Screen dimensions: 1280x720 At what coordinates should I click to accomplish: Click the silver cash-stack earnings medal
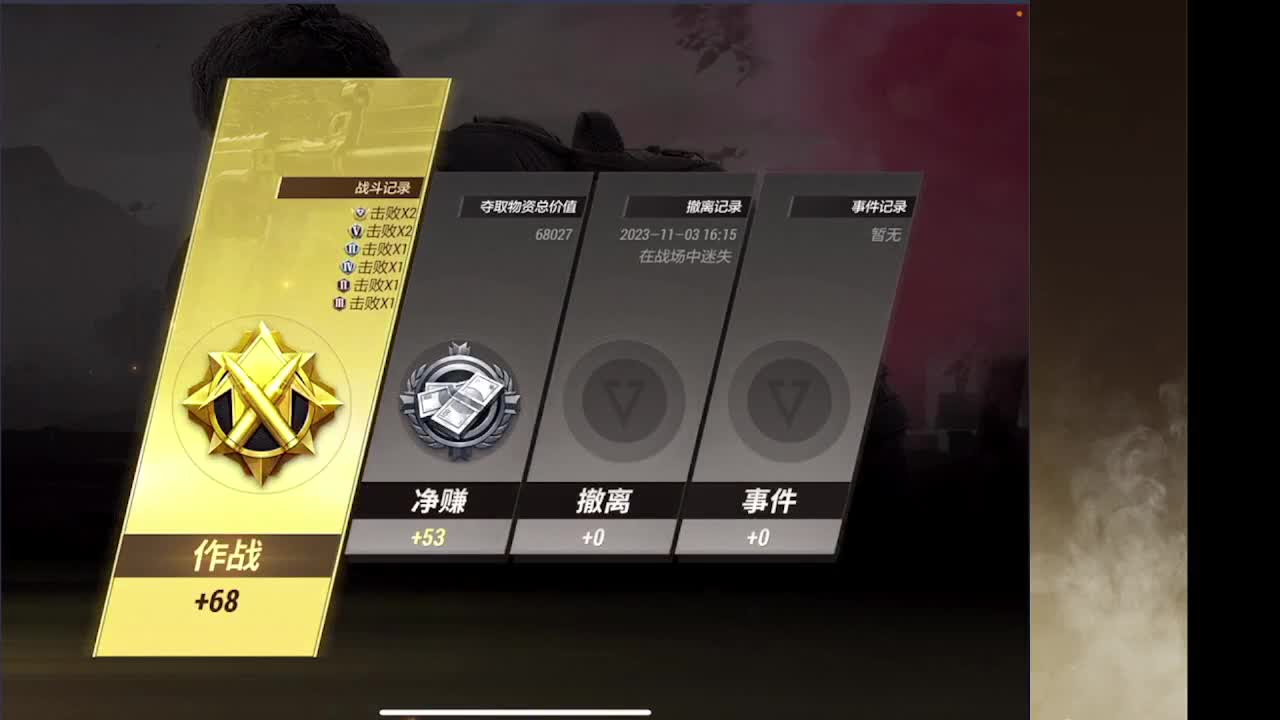460,398
